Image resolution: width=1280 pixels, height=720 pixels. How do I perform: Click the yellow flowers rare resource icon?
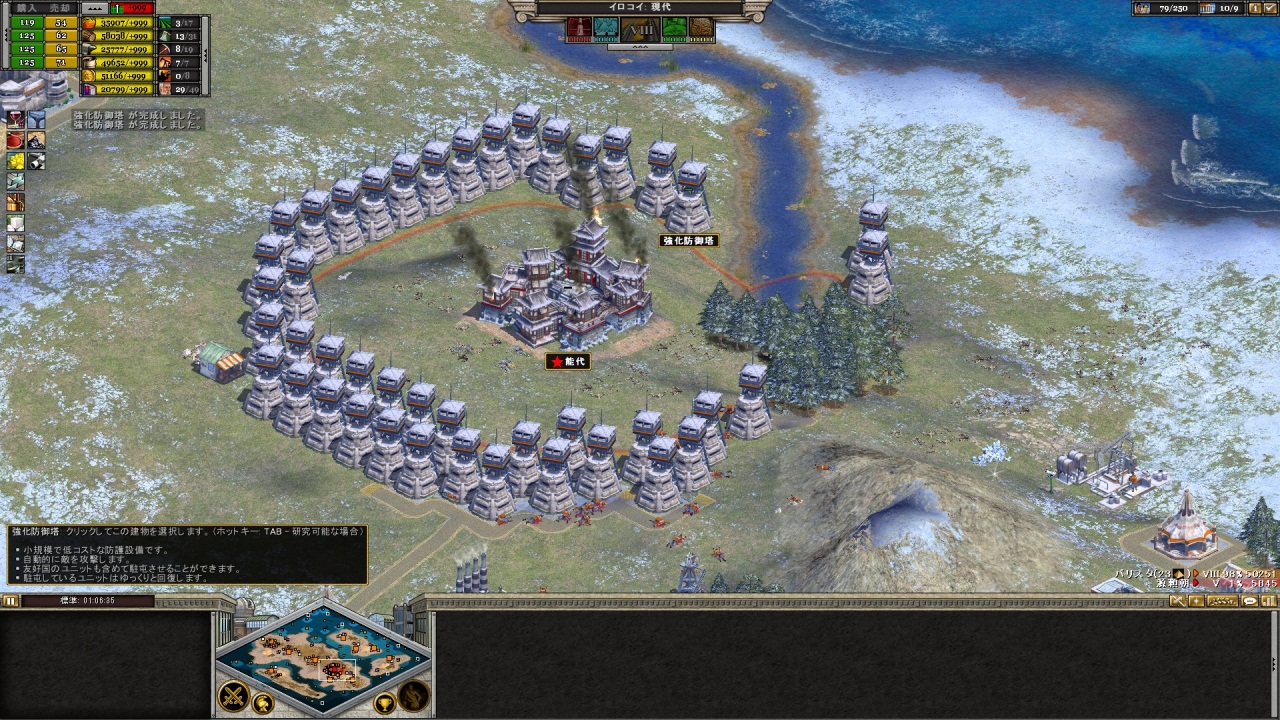[x=15, y=161]
